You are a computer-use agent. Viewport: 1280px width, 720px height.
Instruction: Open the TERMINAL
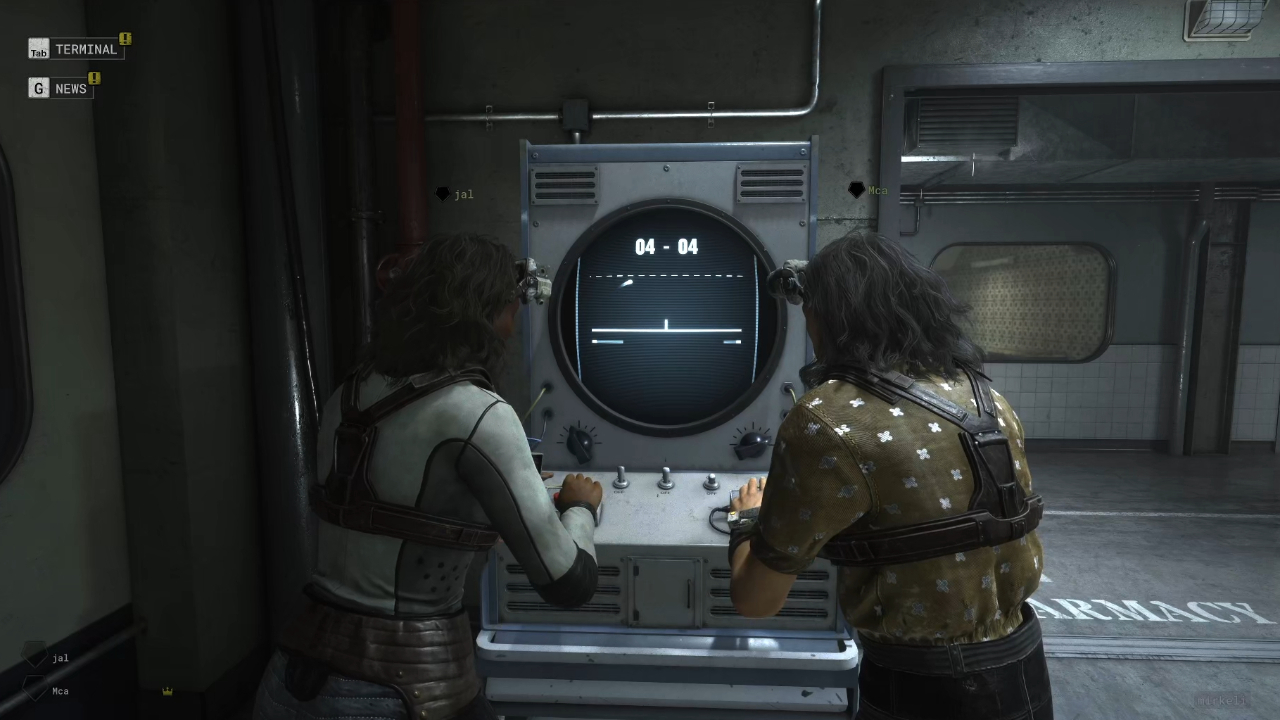pyautogui.click(x=87, y=49)
